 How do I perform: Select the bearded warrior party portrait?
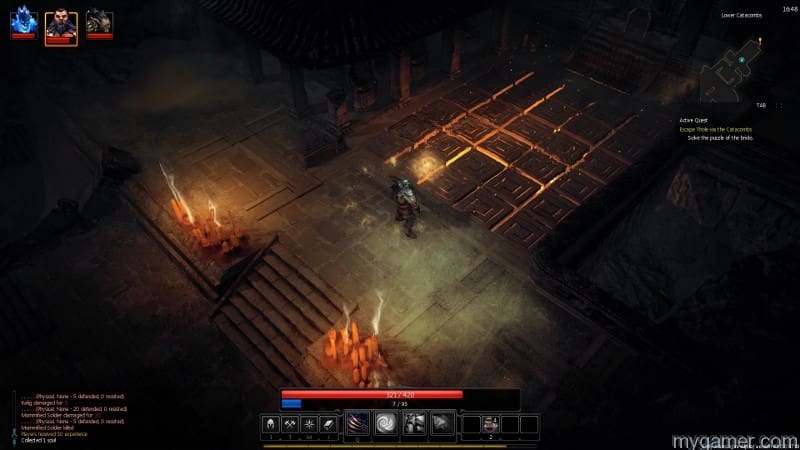point(60,22)
